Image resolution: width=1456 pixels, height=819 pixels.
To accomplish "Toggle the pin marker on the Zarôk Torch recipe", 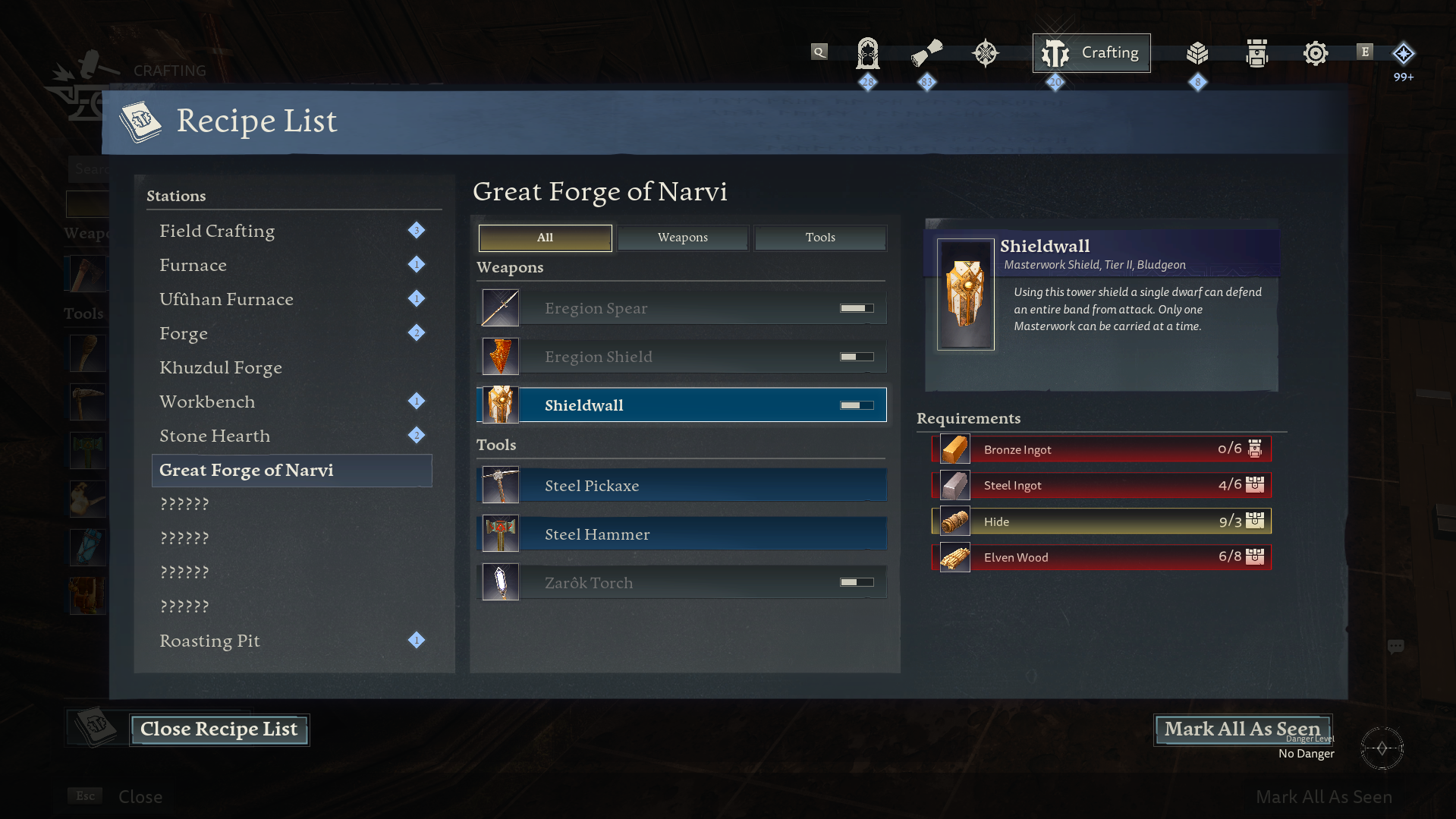I will tap(857, 582).
